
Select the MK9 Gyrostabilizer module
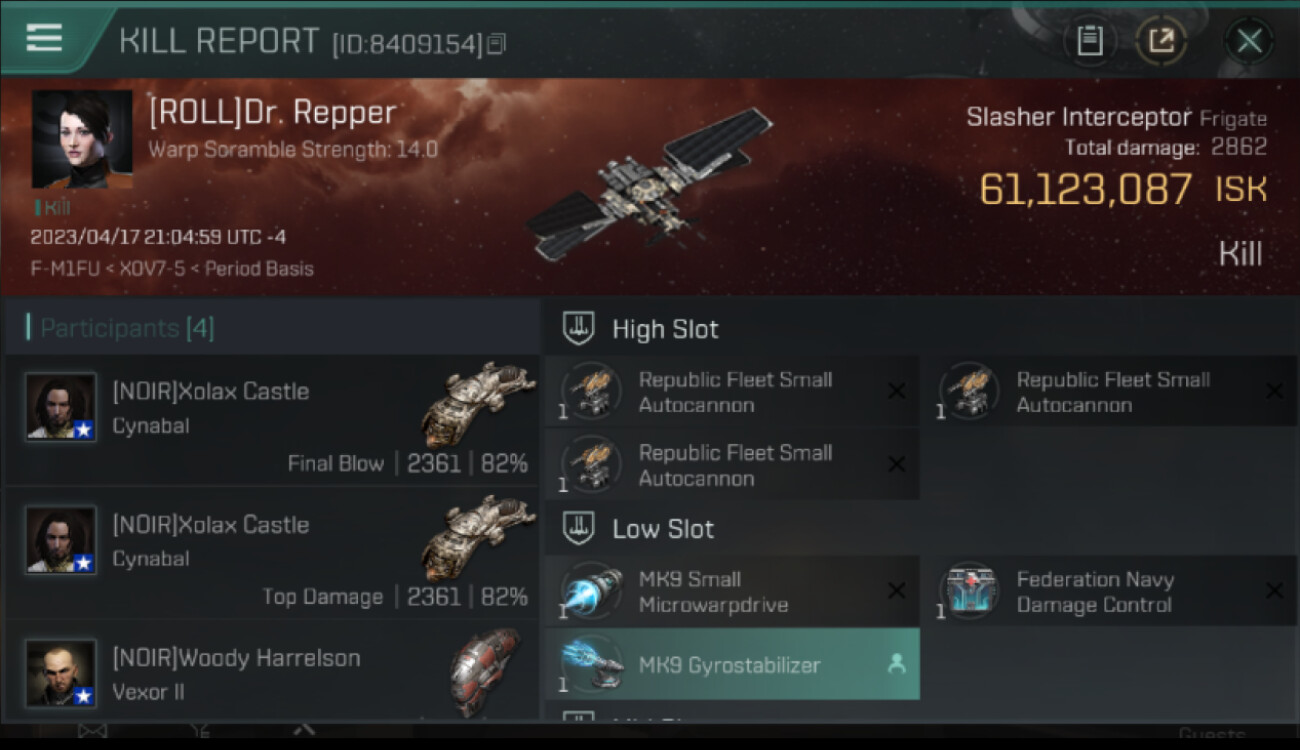tap(731, 665)
